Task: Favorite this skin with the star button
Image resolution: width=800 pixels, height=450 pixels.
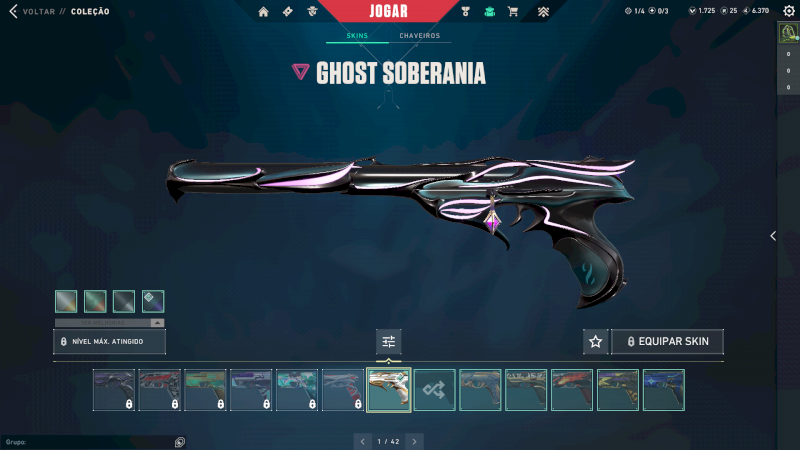Action: [x=595, y=341]
